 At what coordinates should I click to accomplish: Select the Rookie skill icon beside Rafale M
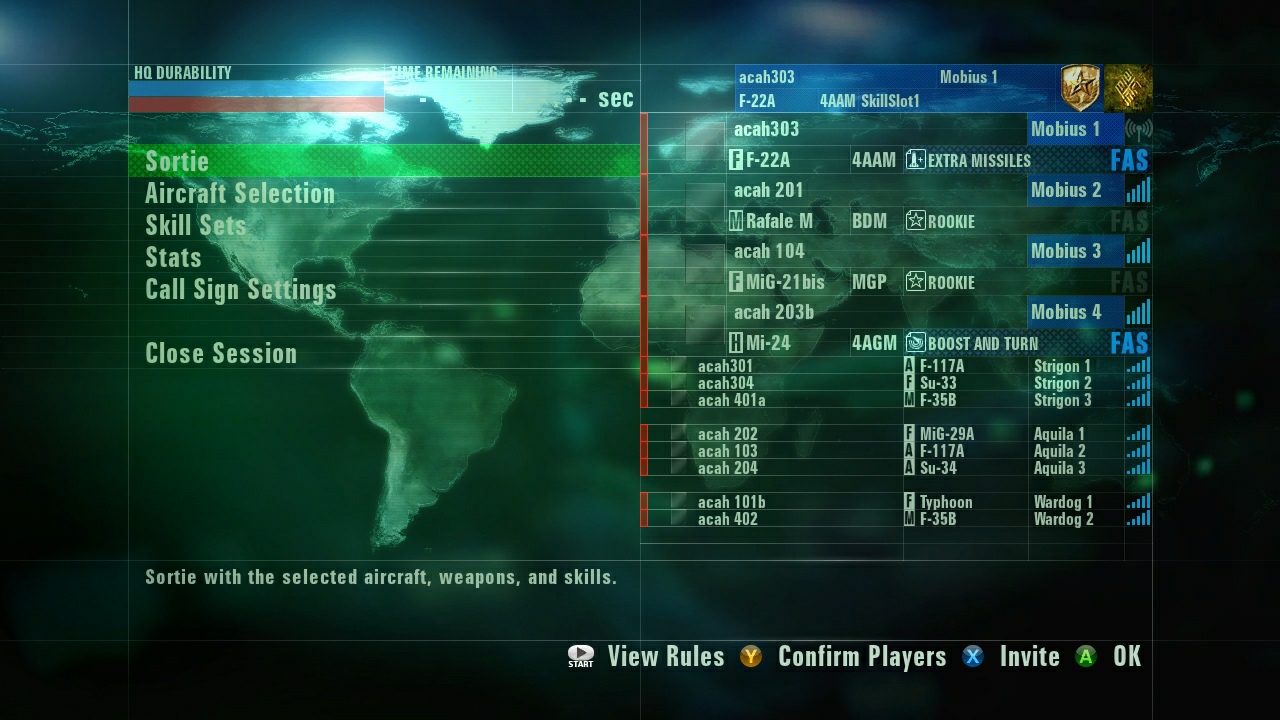coord(916,221)
